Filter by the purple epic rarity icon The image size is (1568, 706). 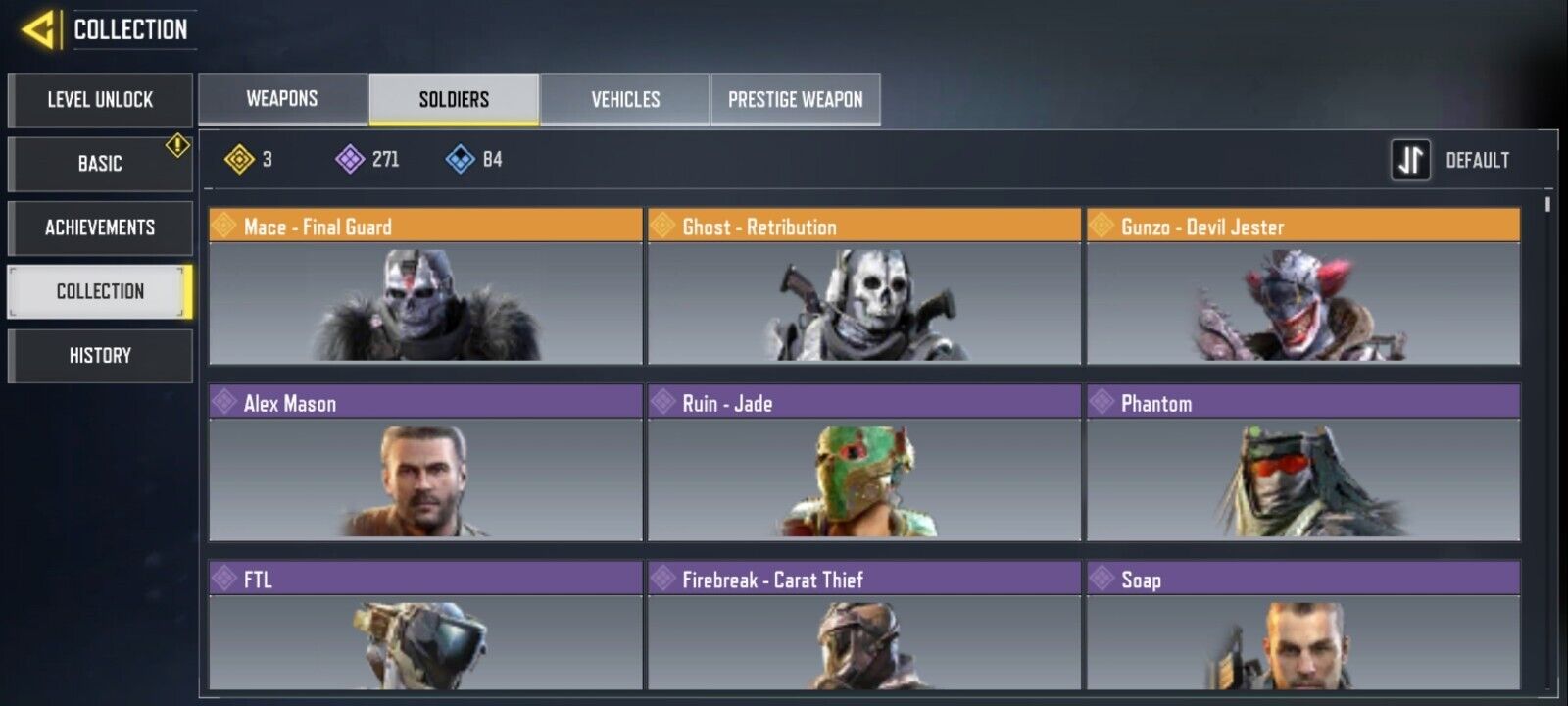coord(350,159)
